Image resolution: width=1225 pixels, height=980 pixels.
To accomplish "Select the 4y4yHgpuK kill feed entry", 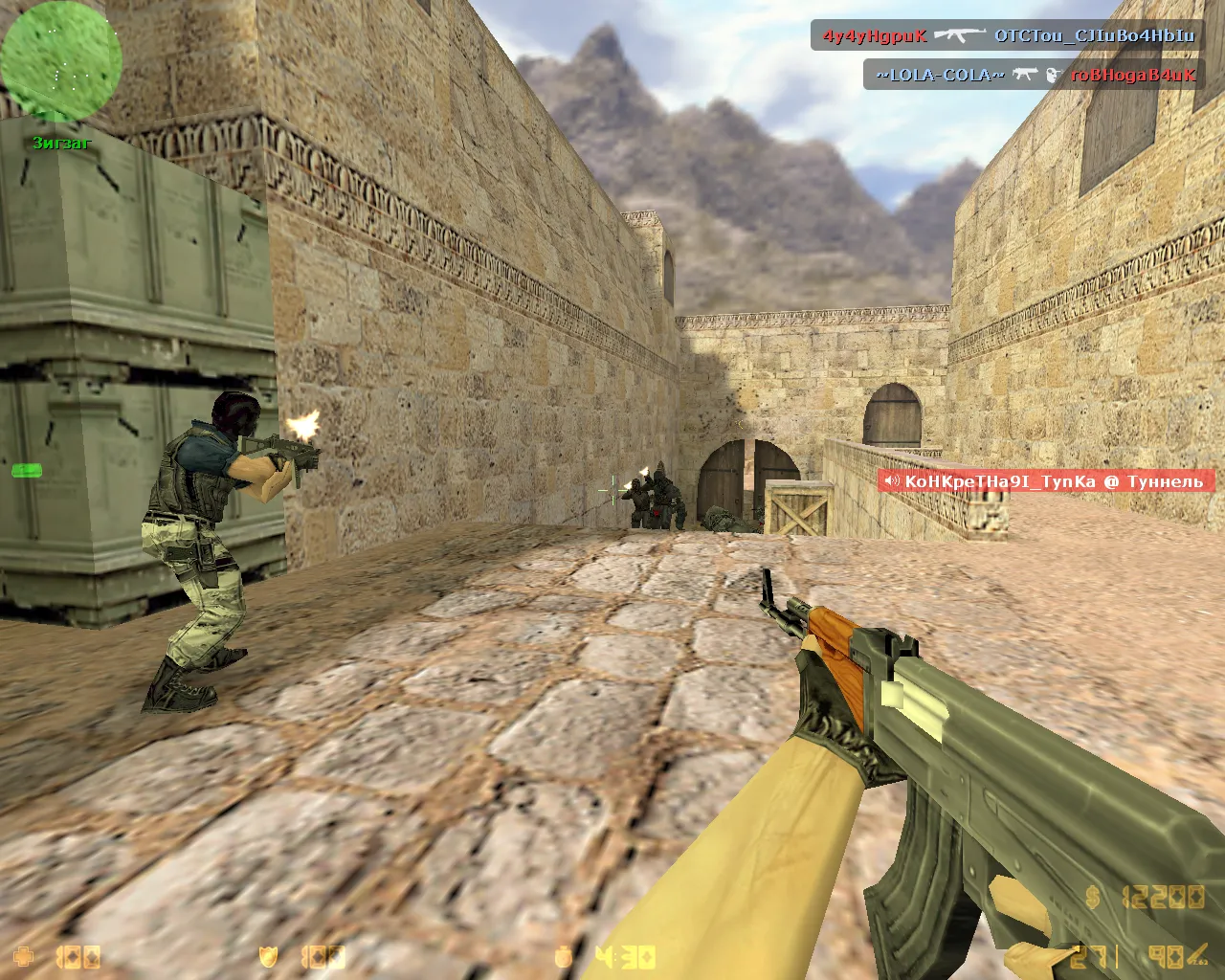I will click(x=1008, y=36).
